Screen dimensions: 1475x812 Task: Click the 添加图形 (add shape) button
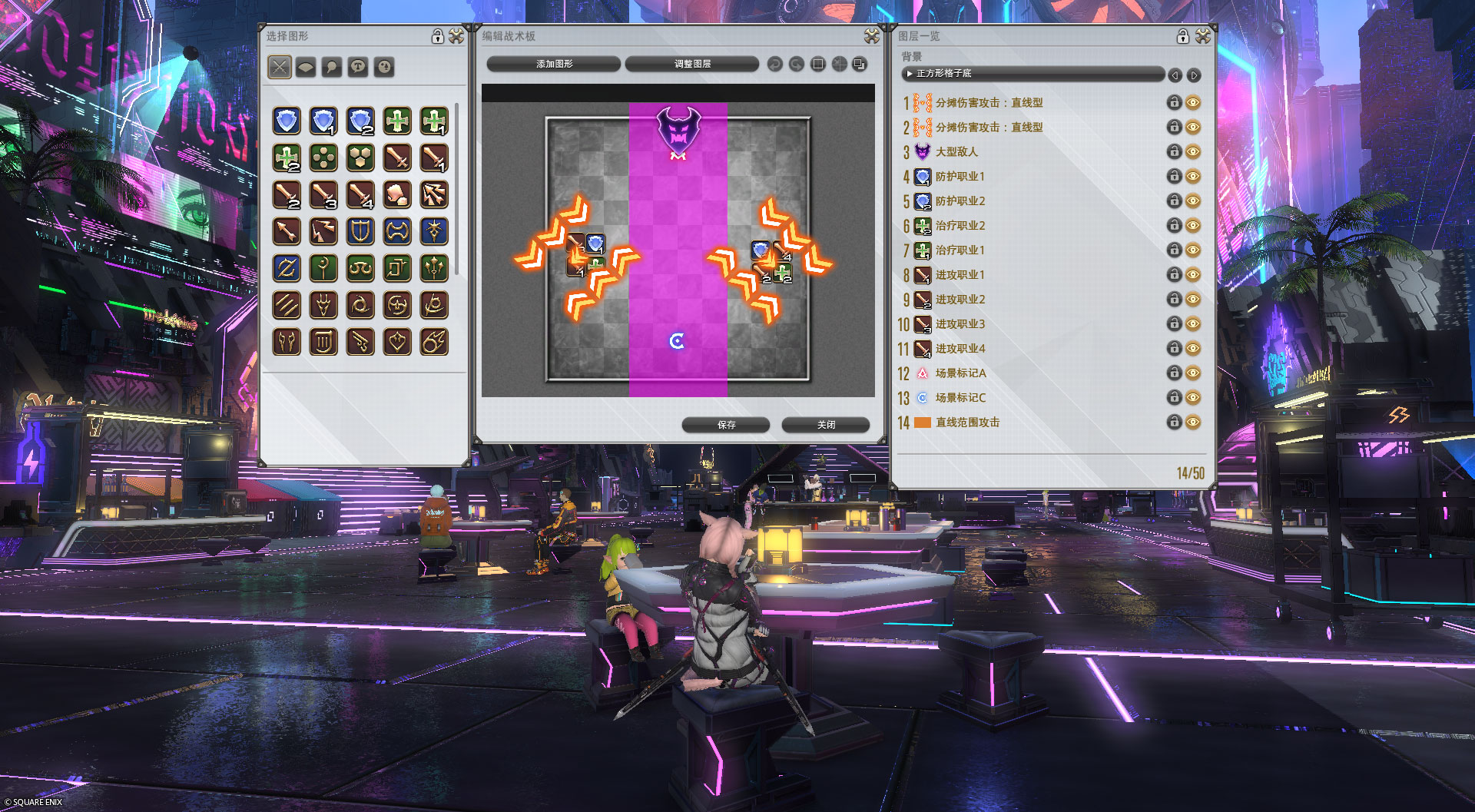(554, 64)
